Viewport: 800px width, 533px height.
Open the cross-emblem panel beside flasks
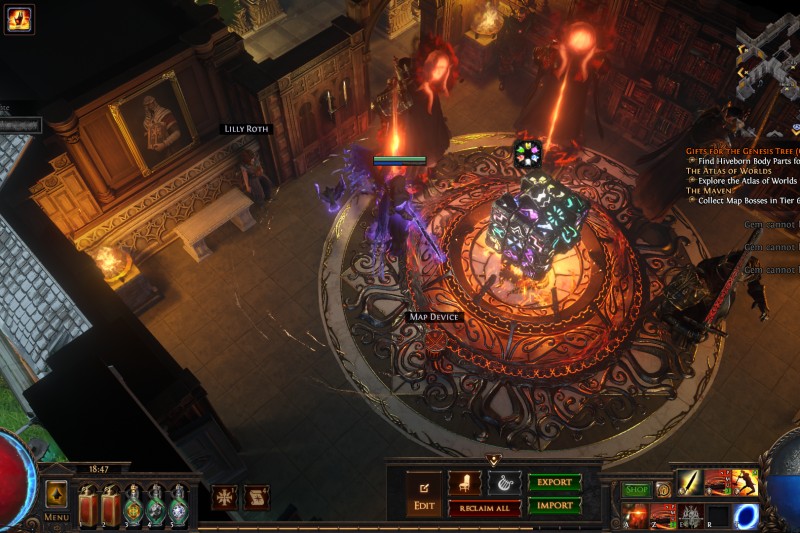(x=224, y=497)
